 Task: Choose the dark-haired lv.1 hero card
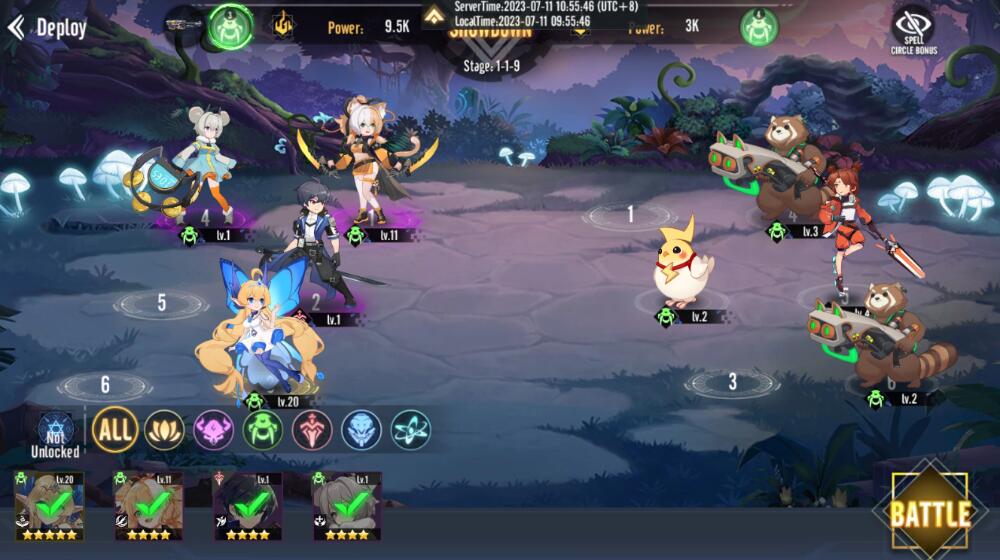[247, 506]
